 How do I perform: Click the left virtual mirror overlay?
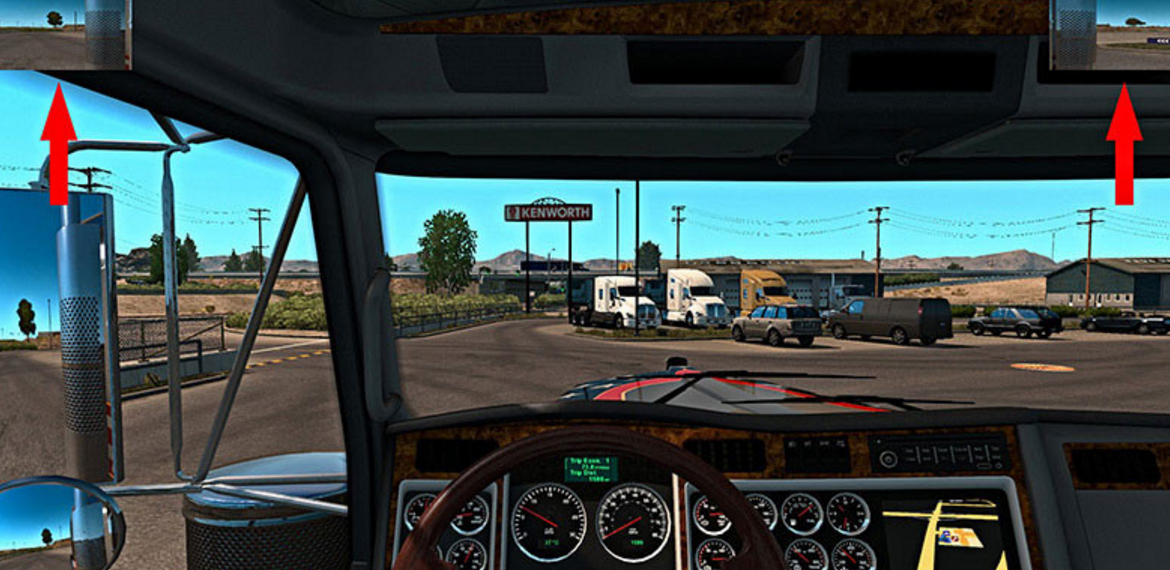pos(65,34)
